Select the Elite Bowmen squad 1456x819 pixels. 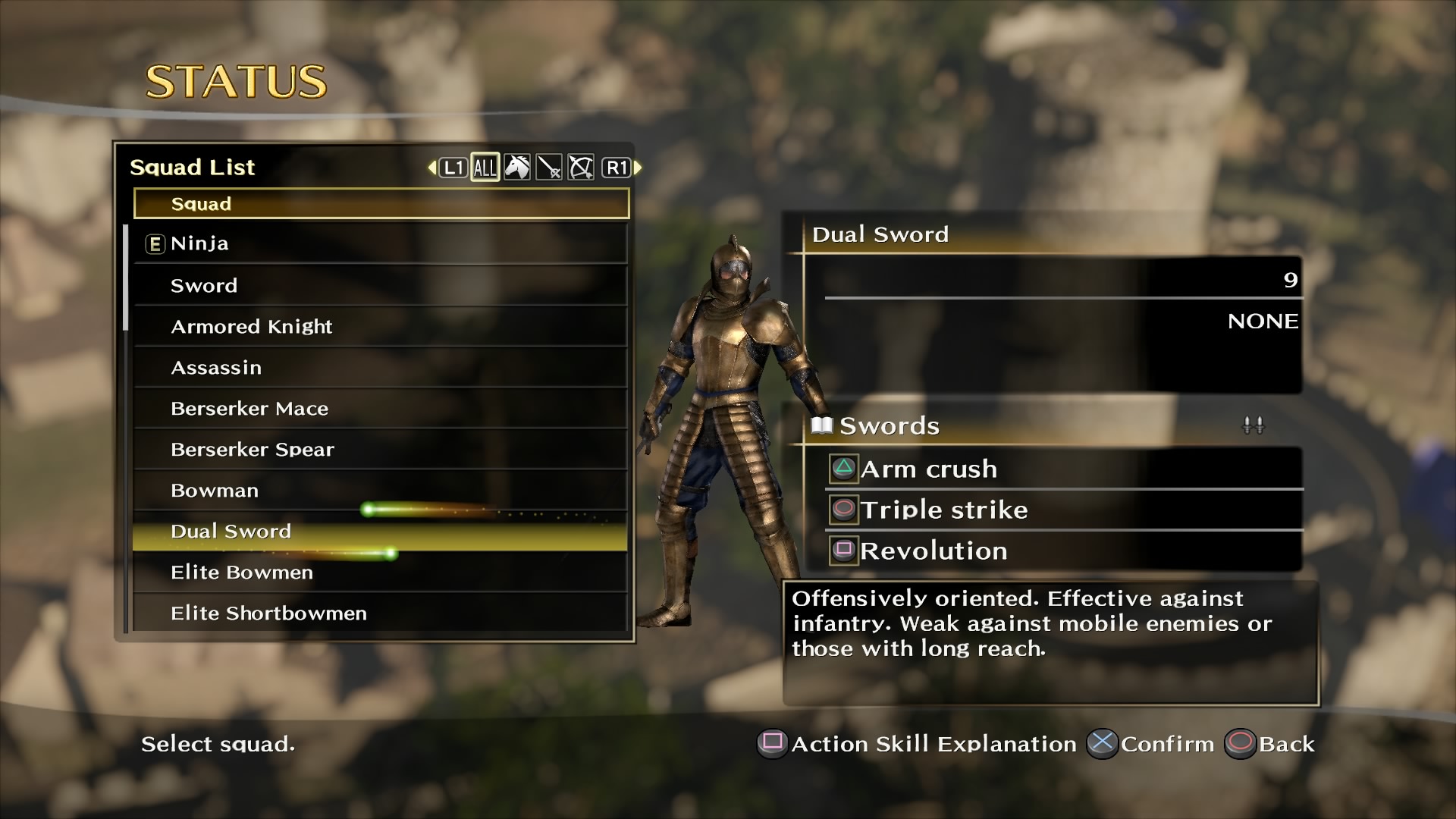click(x=379, y=573)
